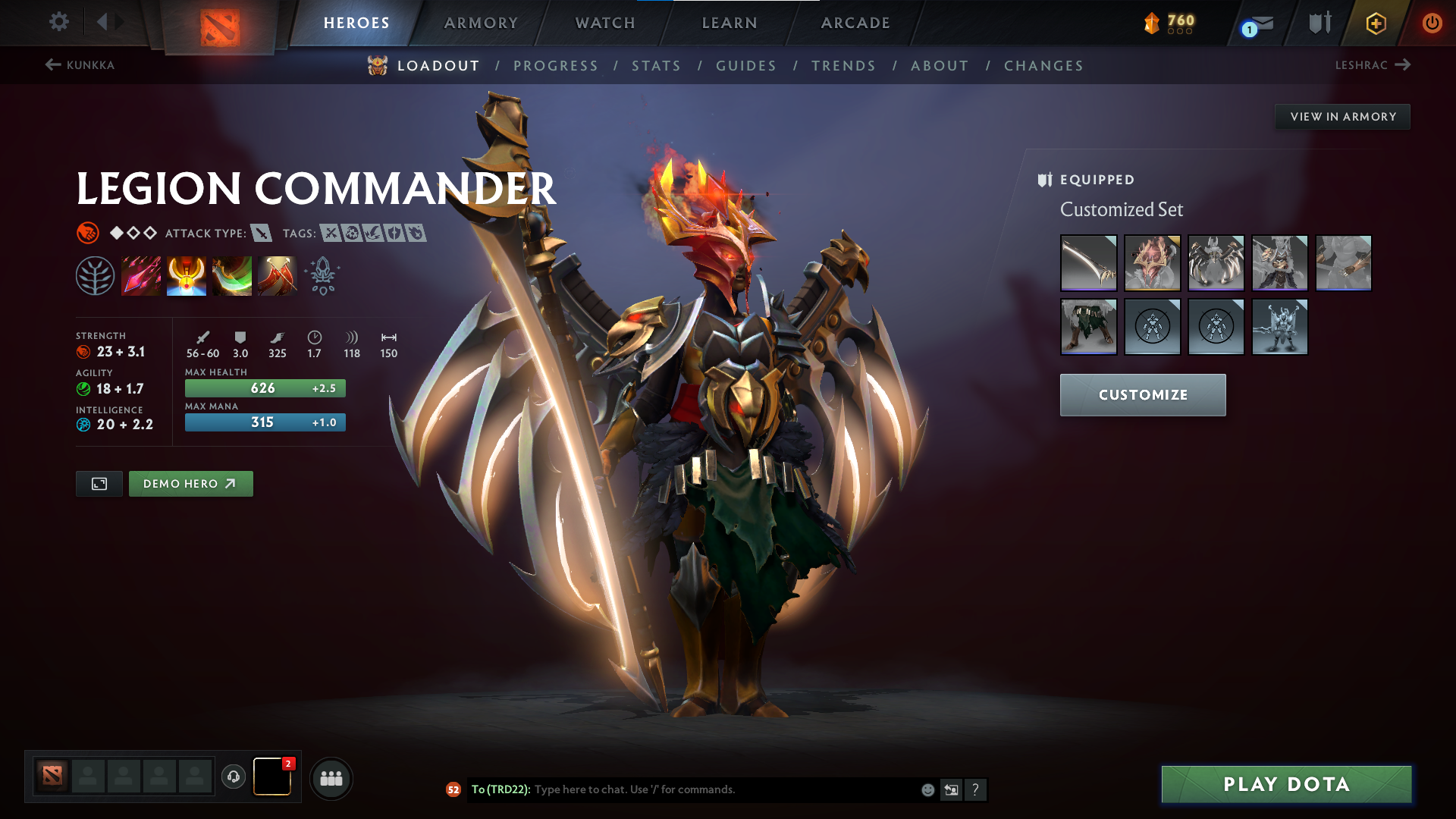Screen dimensions: 1456x819
Task: Click the melee attack type icon
Action: coord(262,233)
